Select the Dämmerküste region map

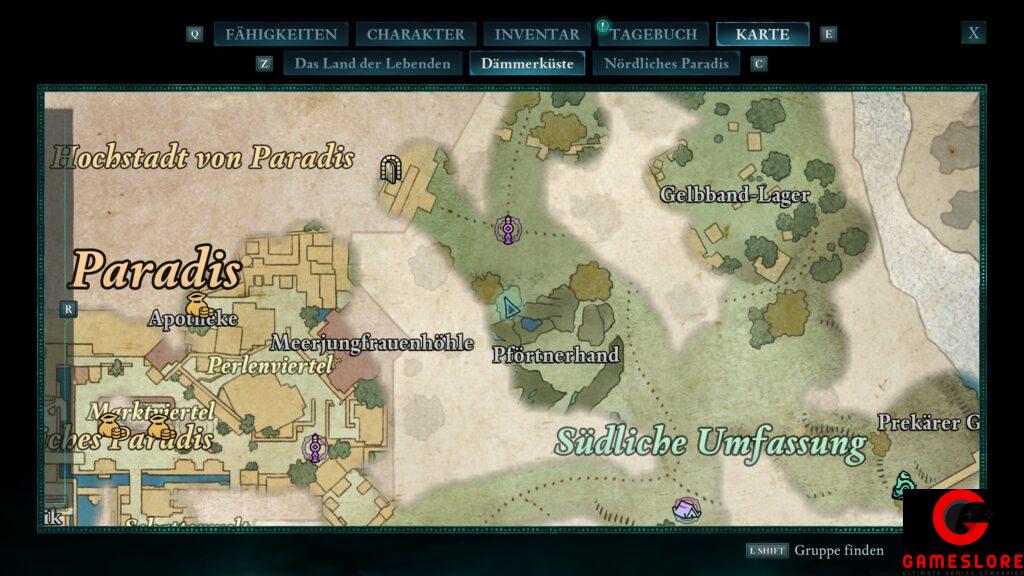527,64
